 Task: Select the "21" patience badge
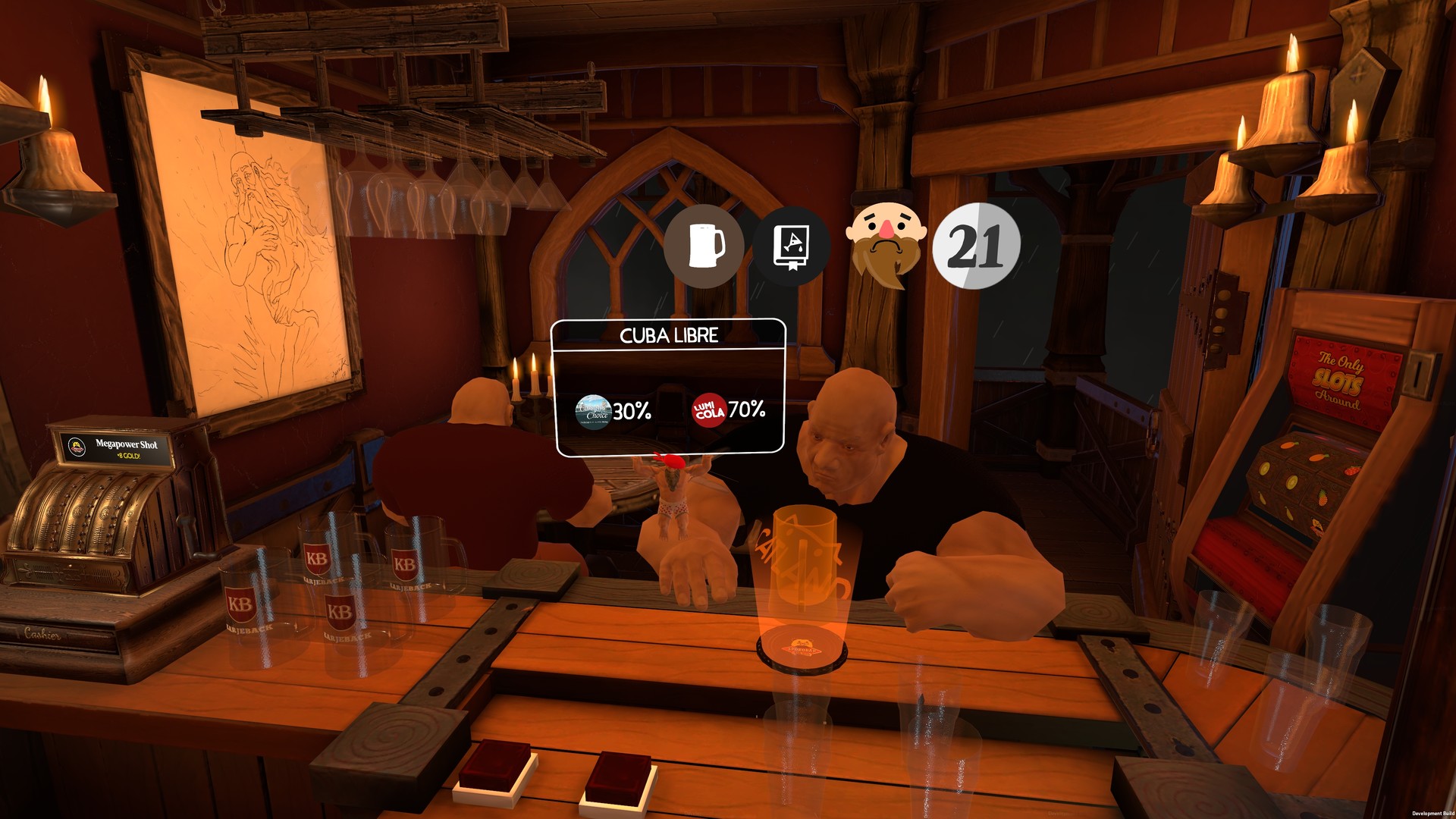click(x=978, y=246)
